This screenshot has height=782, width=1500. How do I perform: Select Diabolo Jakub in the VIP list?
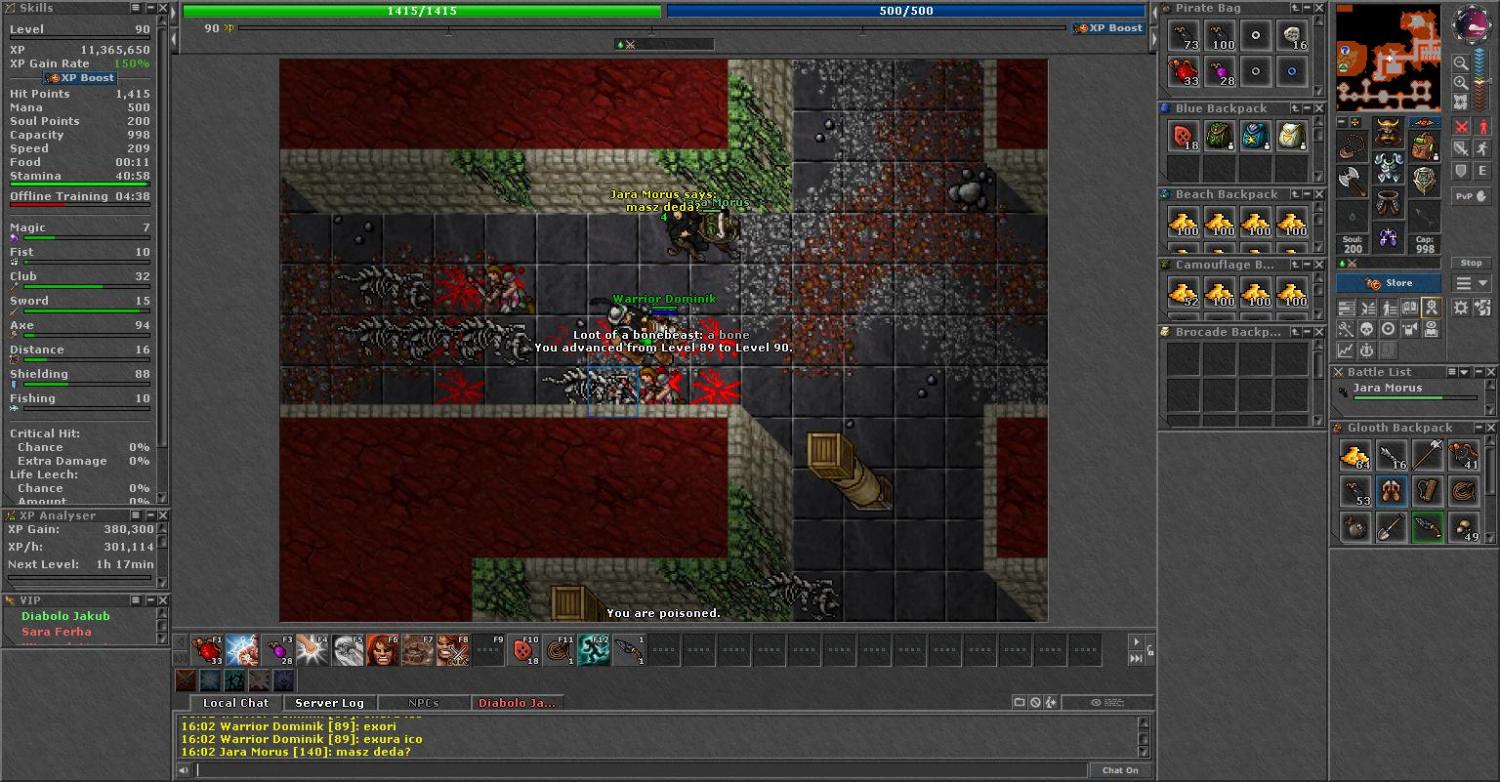pos(66,616)
